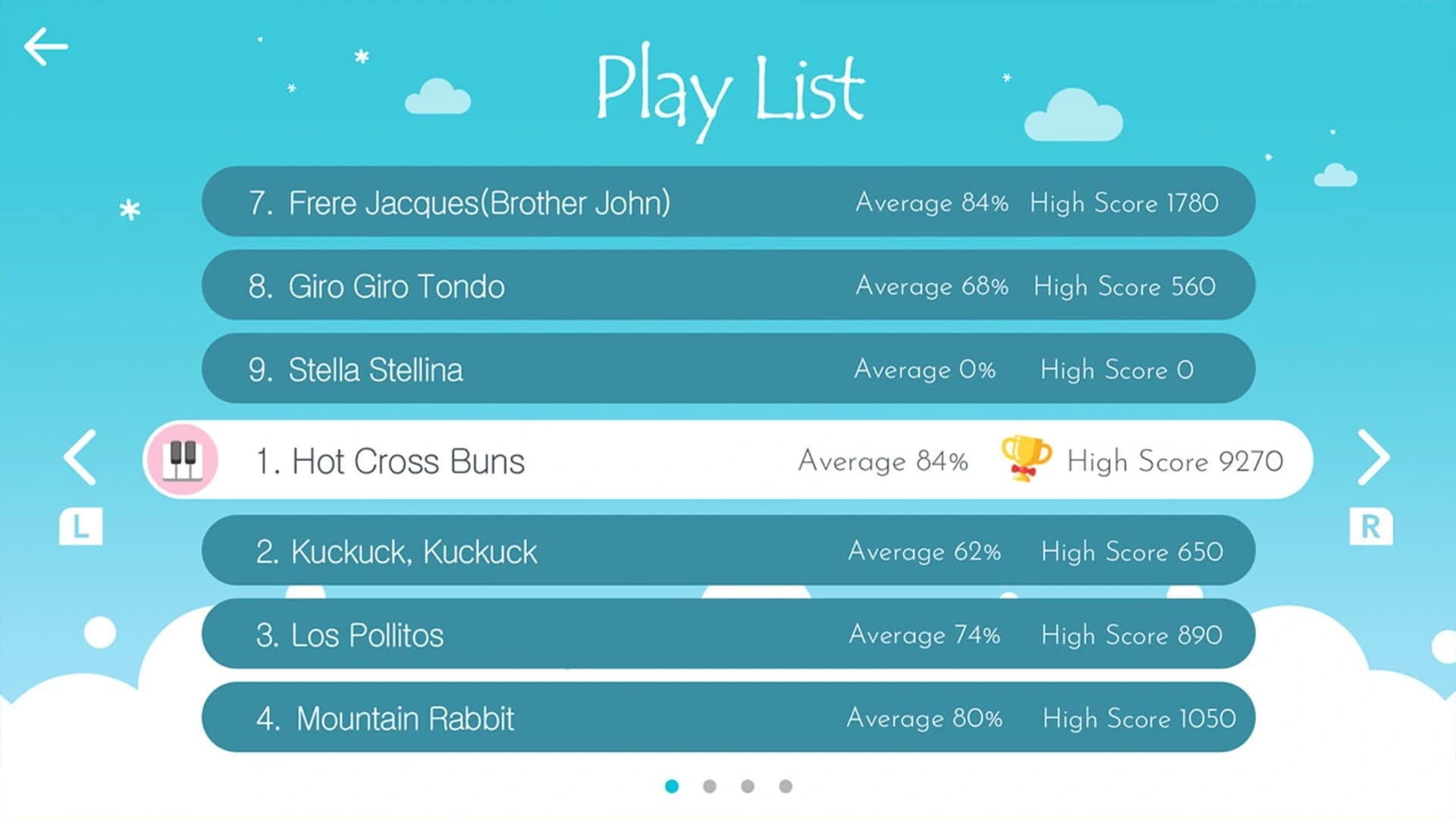Click the cloud graphic near the Play List title

click(x=440, y=95)
